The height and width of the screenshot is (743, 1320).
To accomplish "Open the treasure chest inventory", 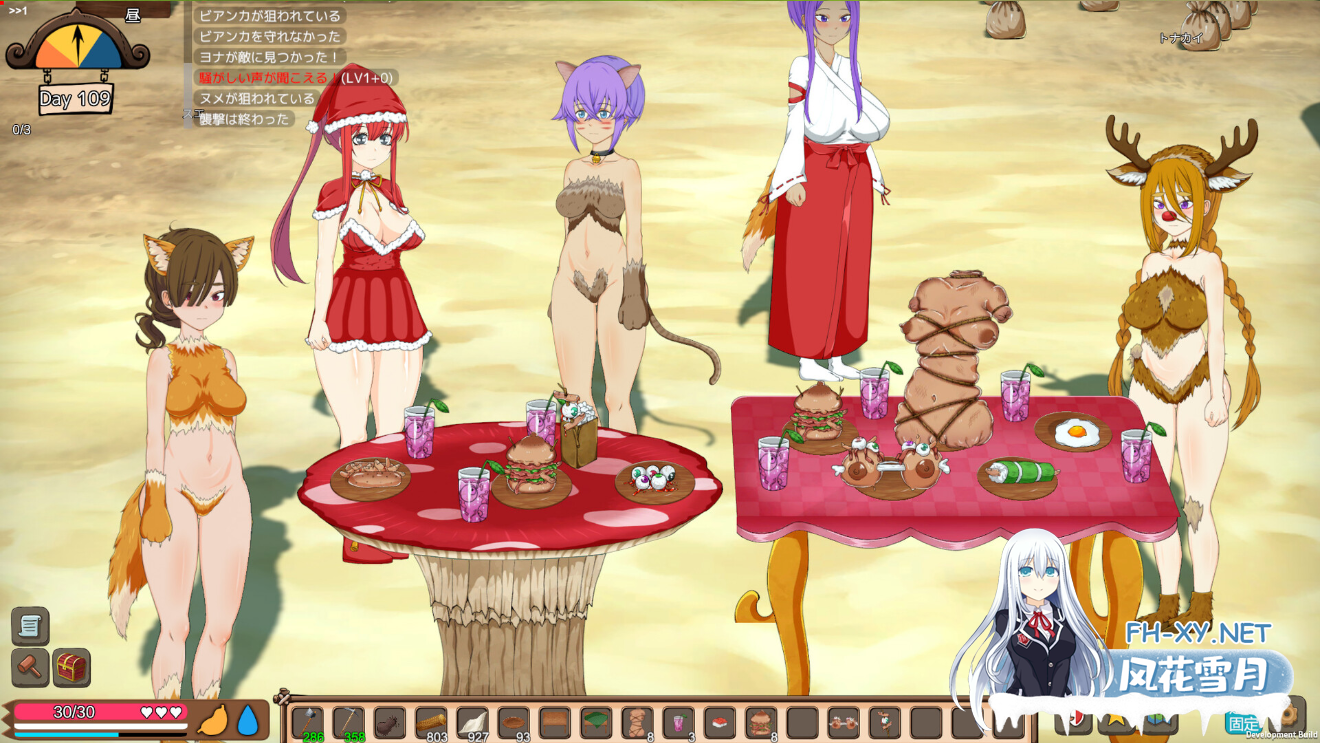I will pos(72,668).
